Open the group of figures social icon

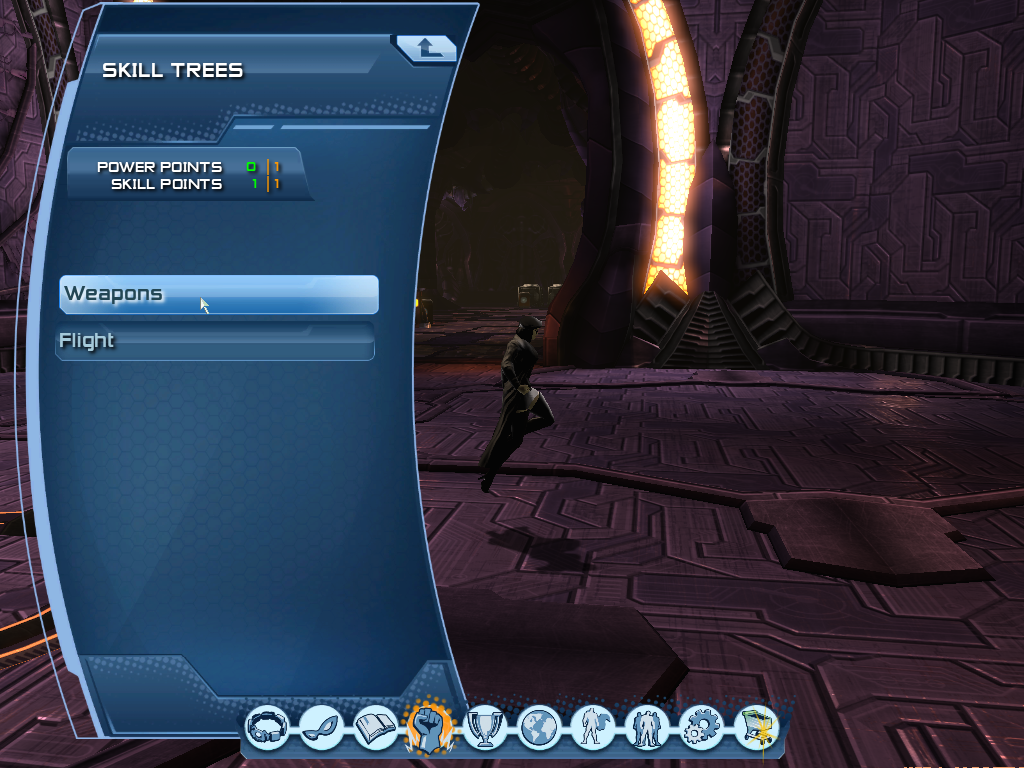coord(647,727)
